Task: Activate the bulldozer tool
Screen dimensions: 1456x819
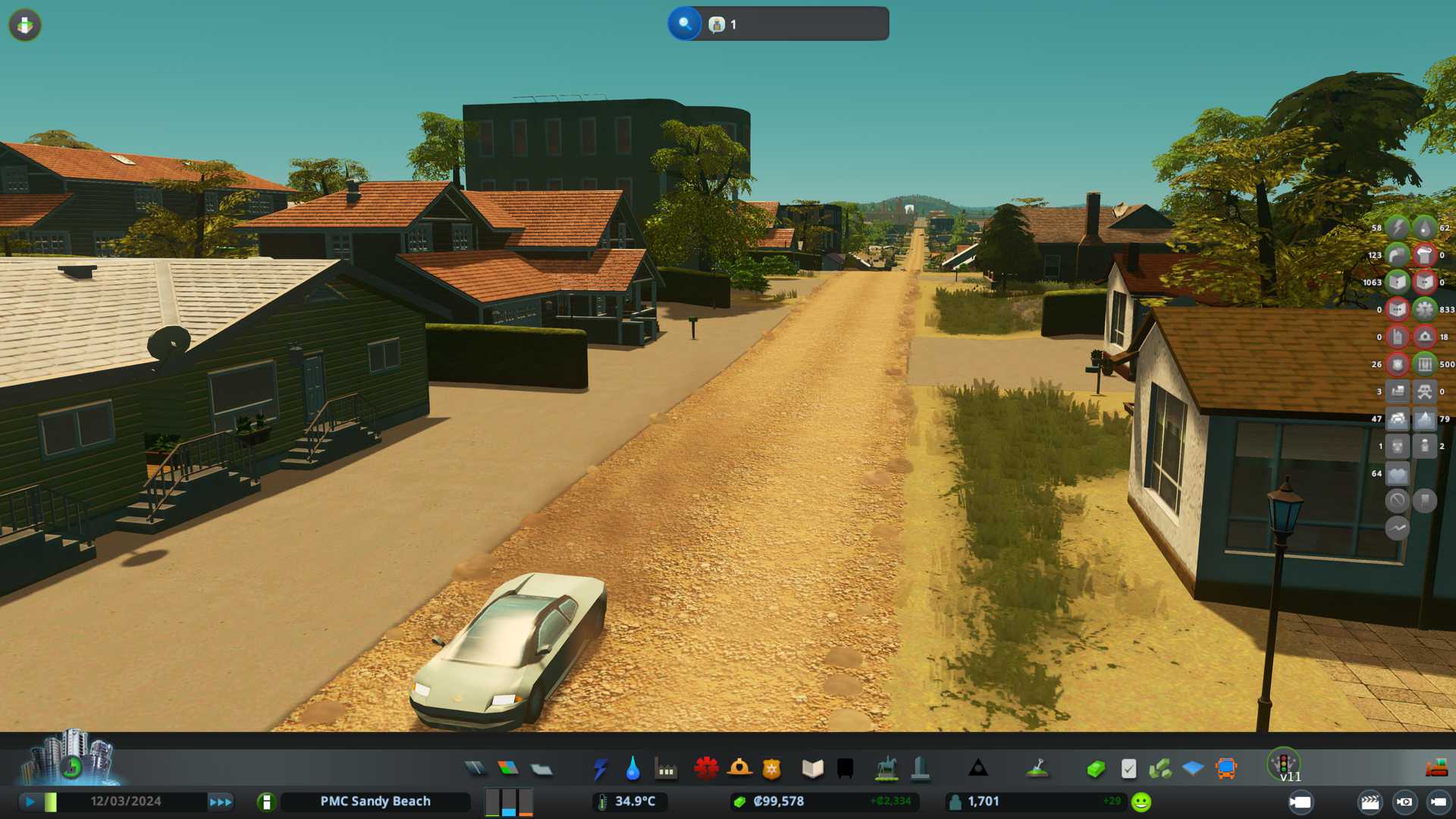Action: tap(1436, 769)
